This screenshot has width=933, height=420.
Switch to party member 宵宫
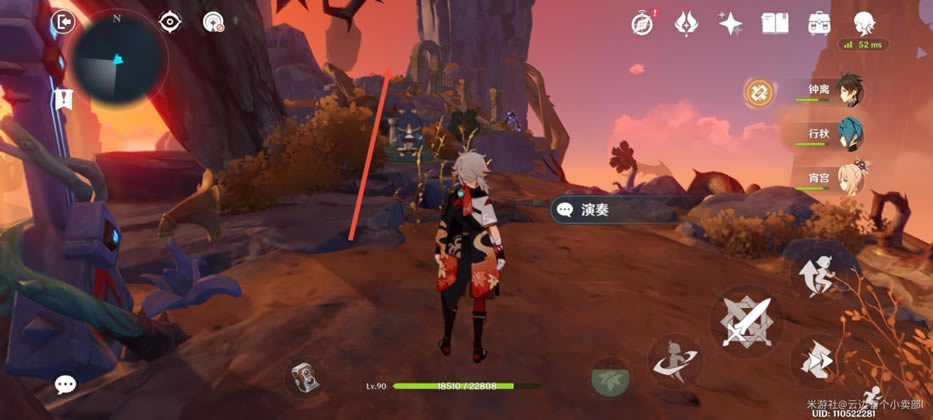pyautogui.click(x=850, y=177)
